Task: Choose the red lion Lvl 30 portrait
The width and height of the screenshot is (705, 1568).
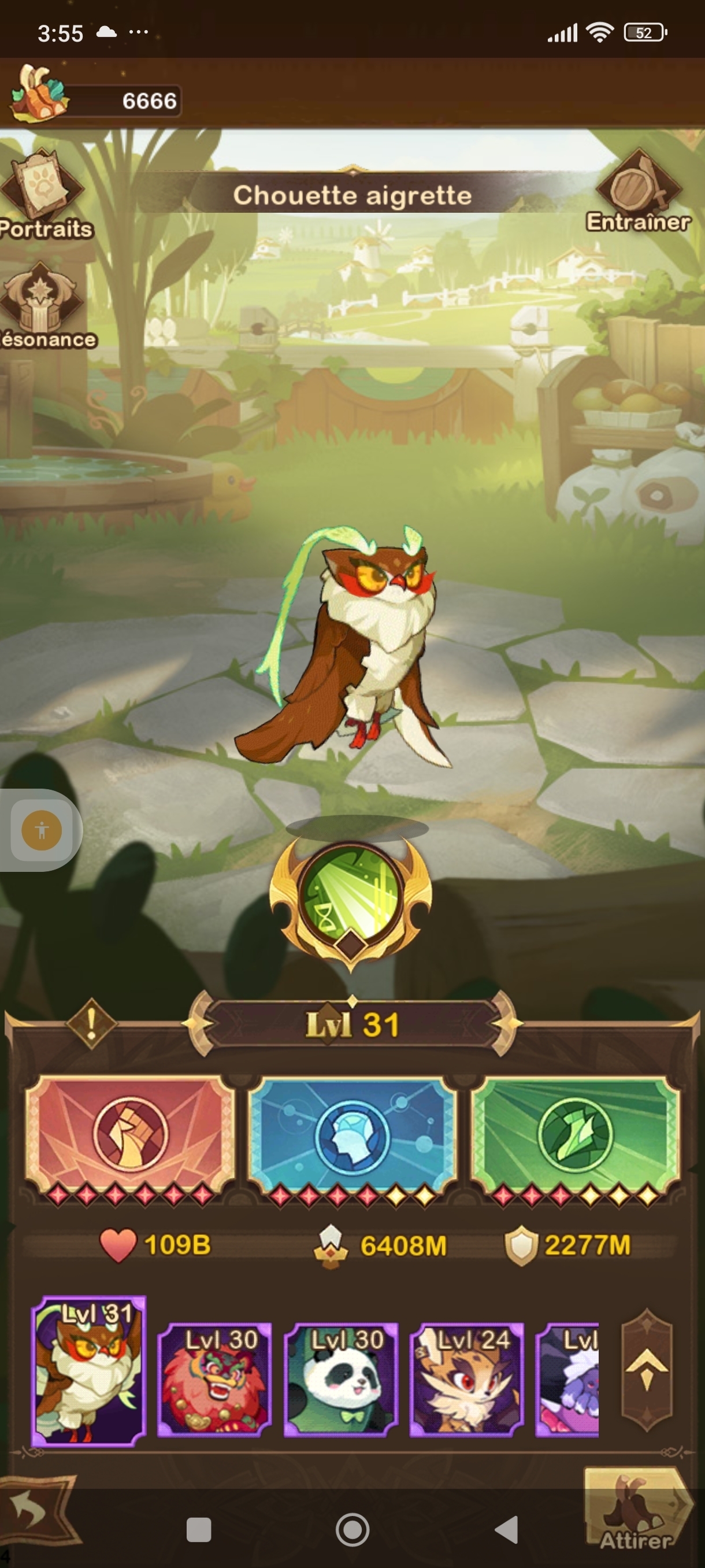Action: click(214, 1380)
